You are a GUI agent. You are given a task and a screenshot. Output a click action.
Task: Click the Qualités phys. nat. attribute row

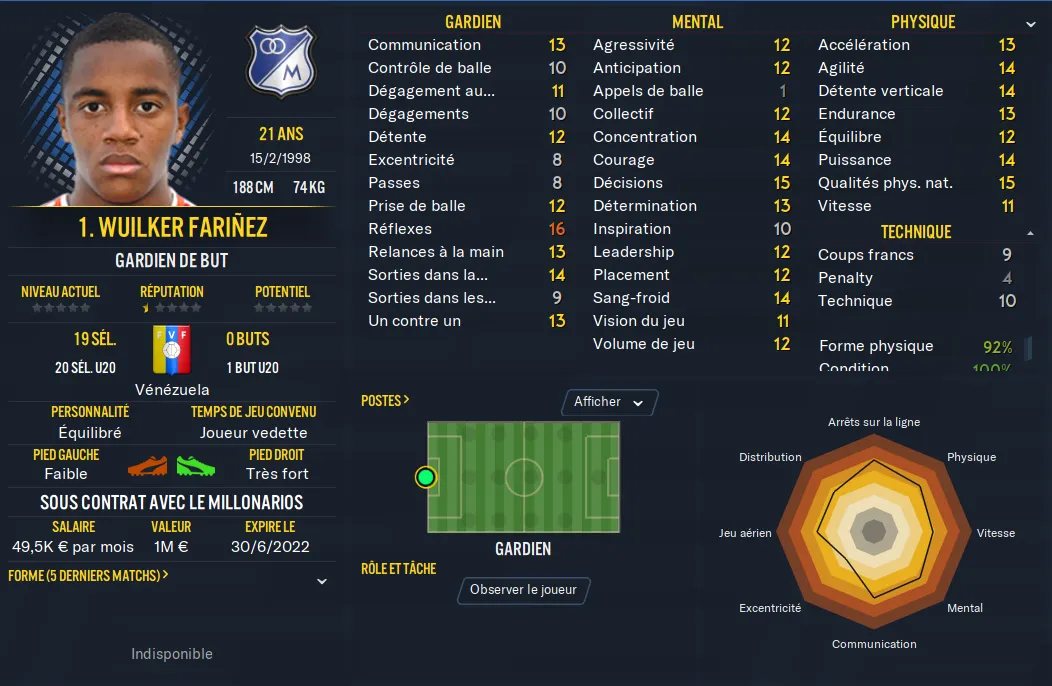pyautogui.click(x=916, y=183)
